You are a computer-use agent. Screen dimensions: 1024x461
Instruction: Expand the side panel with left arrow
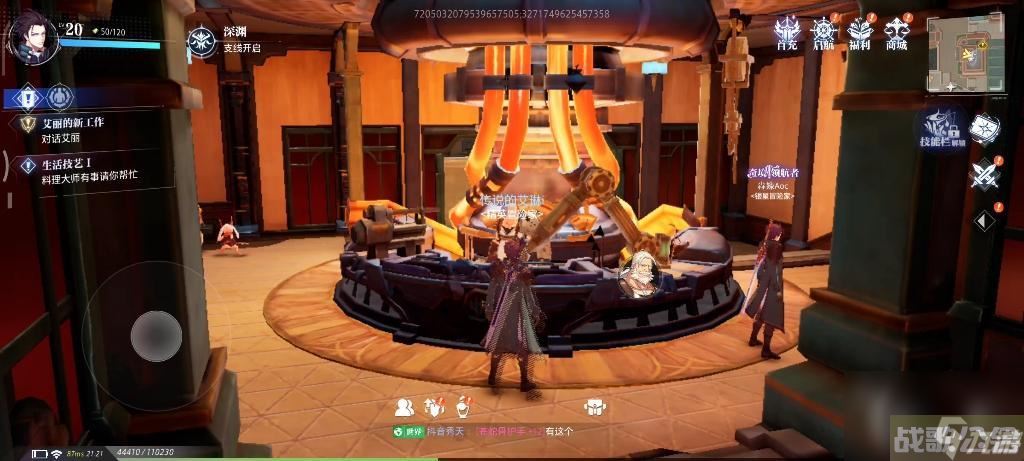[984, 220]
